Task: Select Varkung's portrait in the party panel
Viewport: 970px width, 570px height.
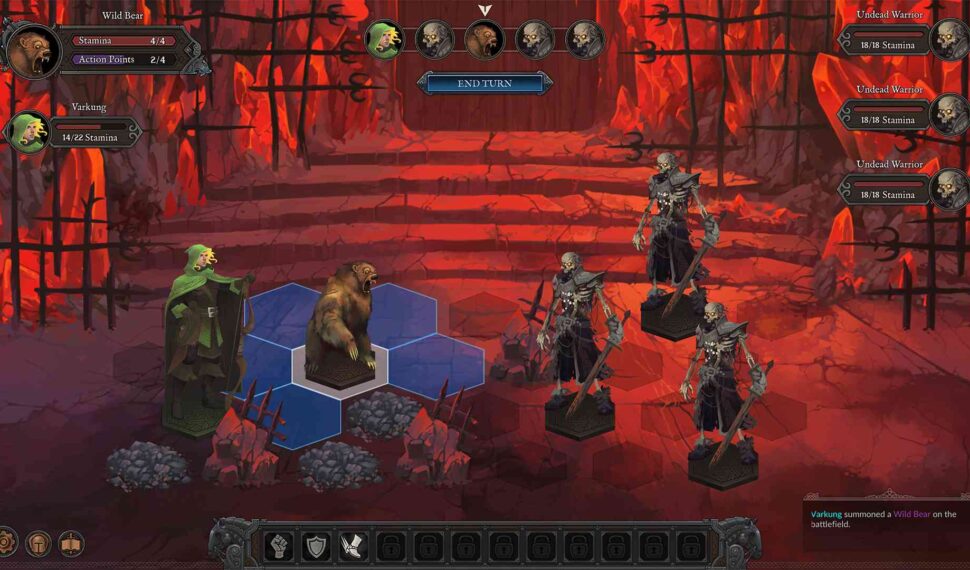Action: click(x=28, y=132)
